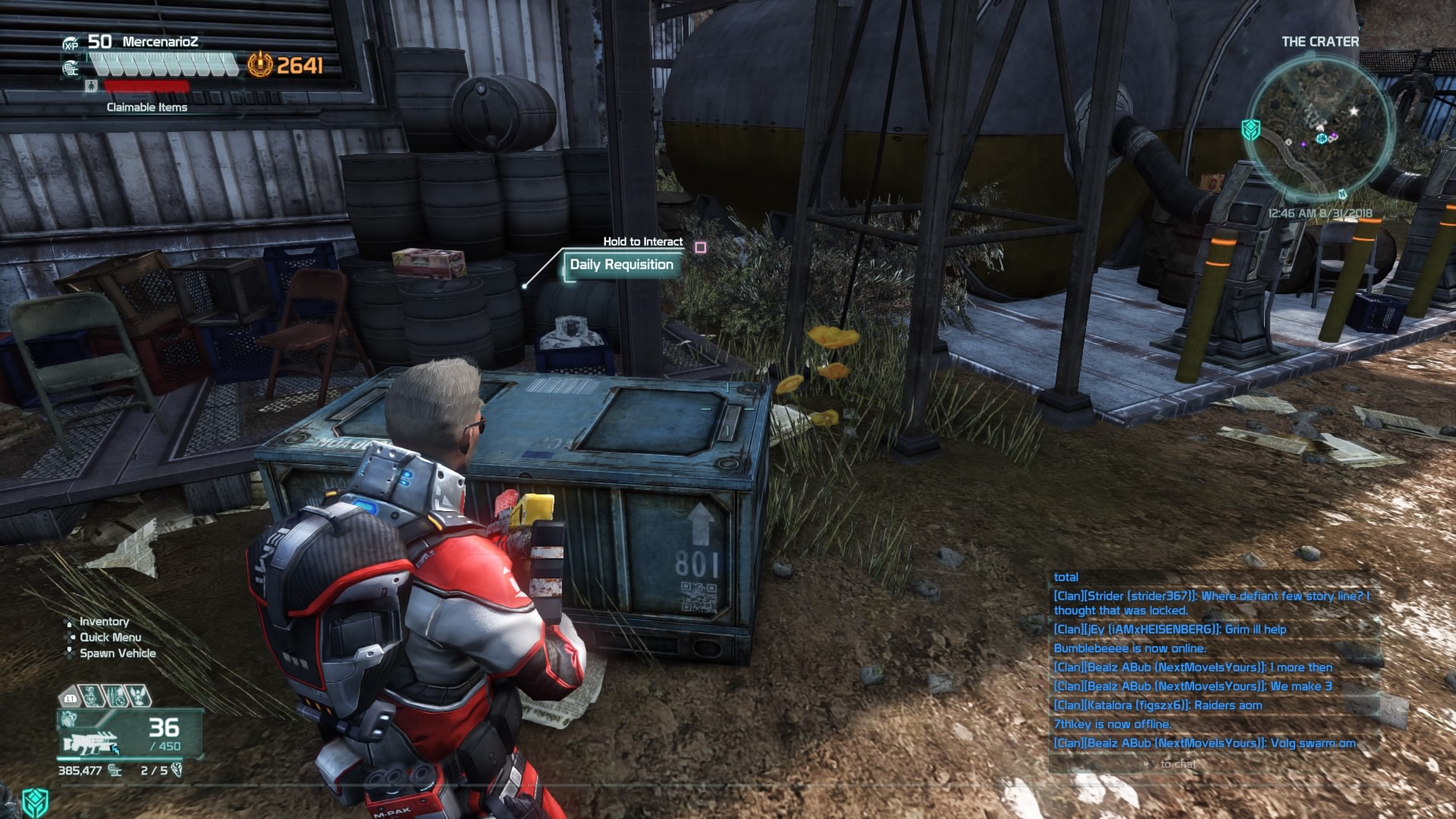Click the orange ammo gear power-rating icon
This screenshot has width=1456, height=819.
coord(259,65)
